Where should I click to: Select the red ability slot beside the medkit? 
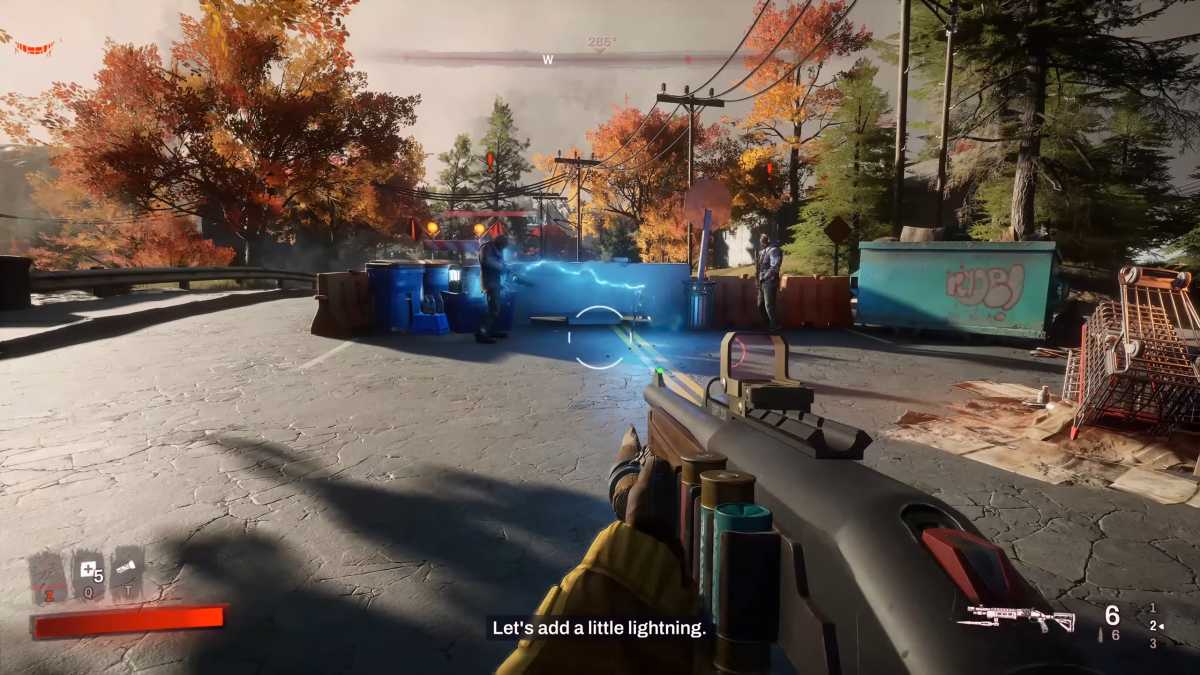point(47,577)
